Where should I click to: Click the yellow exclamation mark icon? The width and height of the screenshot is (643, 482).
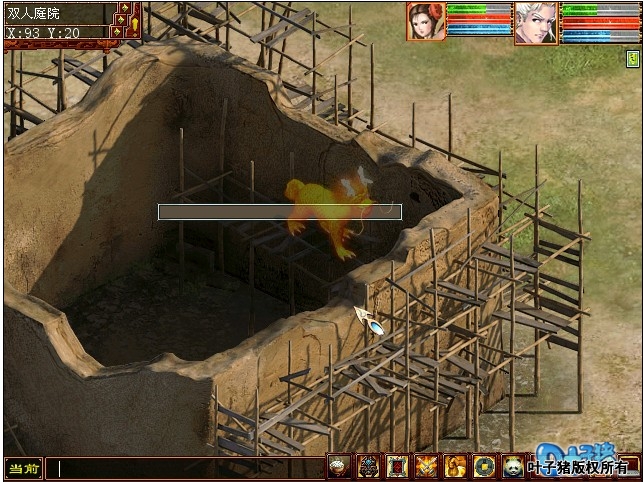(x=134, y=22)
